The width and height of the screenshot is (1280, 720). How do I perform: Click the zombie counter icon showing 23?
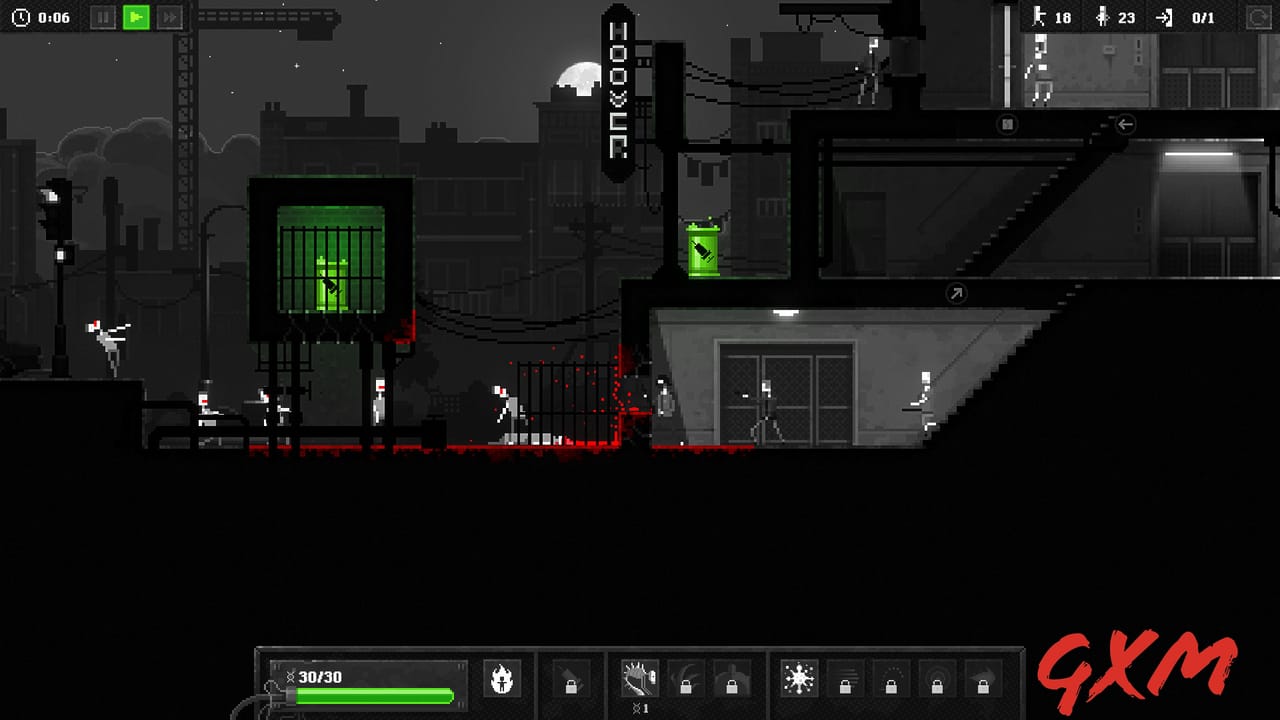click(1105, 17)
